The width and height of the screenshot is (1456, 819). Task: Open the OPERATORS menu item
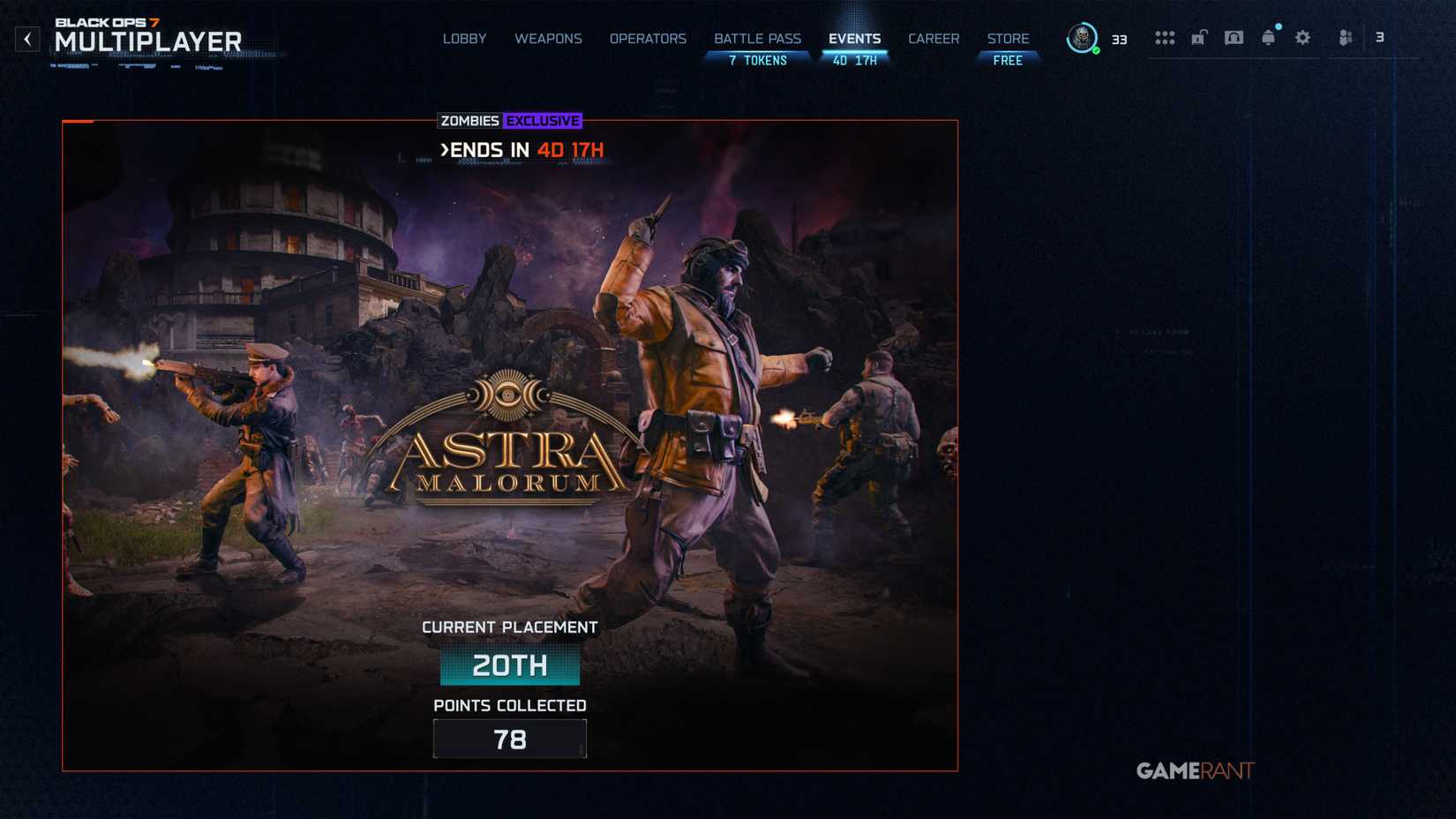click(648, 39)
